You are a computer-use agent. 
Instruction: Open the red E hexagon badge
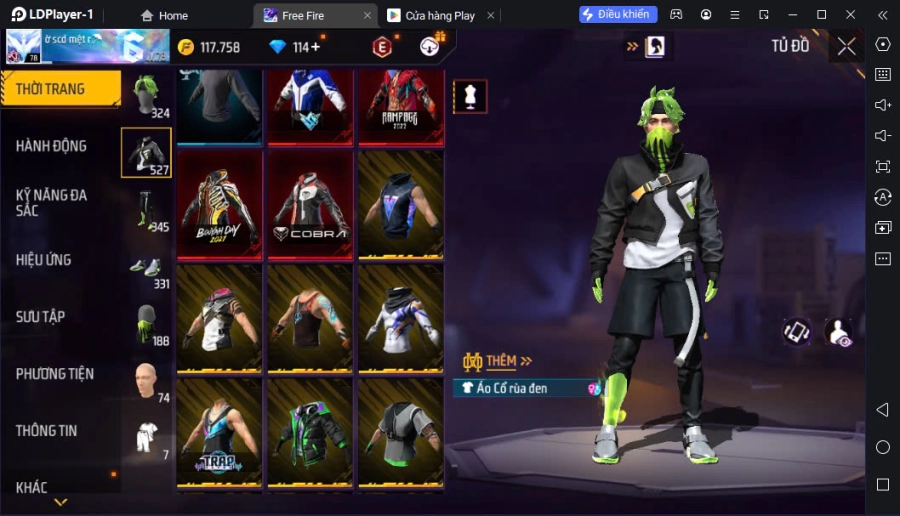point(382,47)
